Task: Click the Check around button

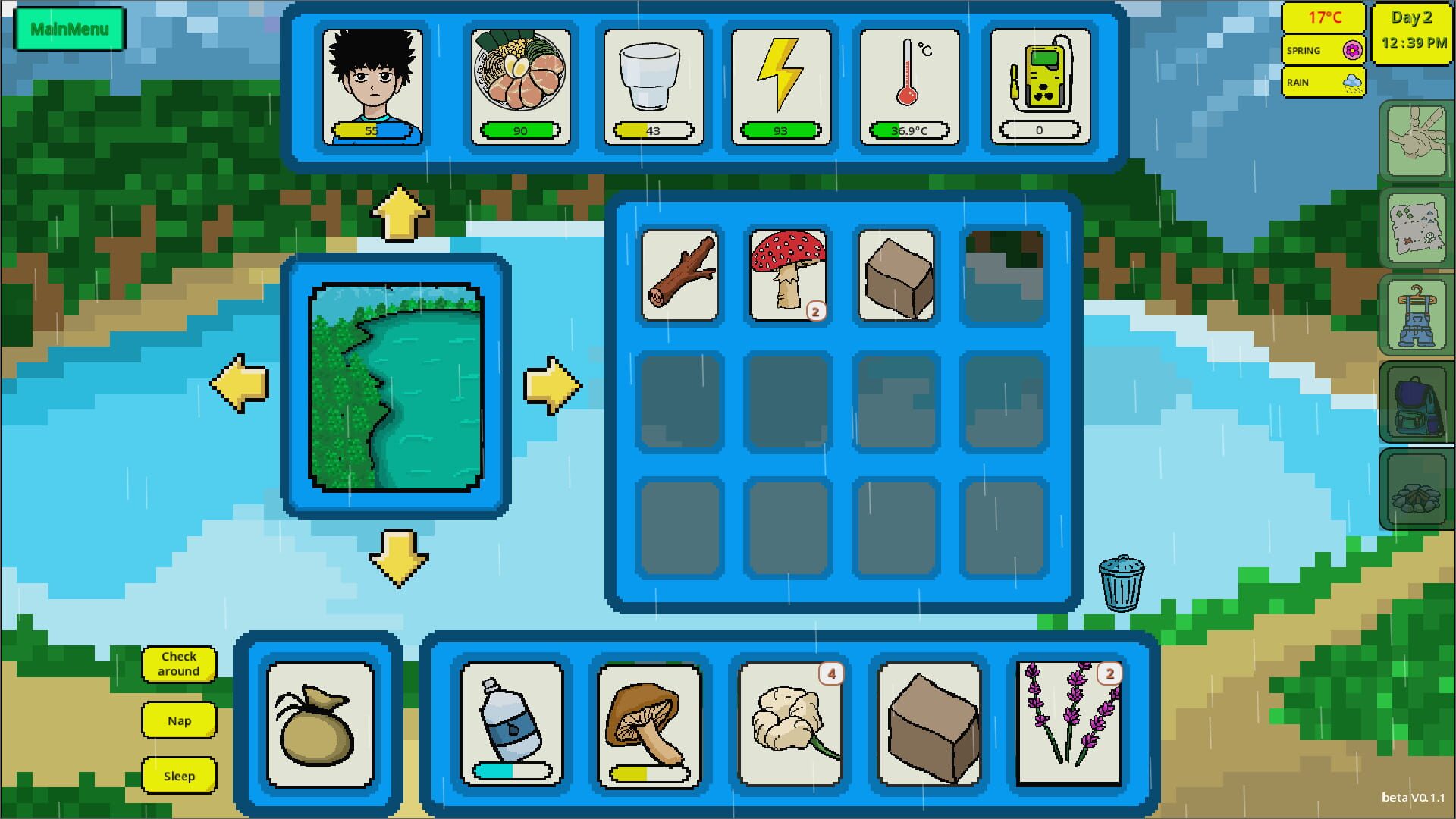Action: pos(179,664)
